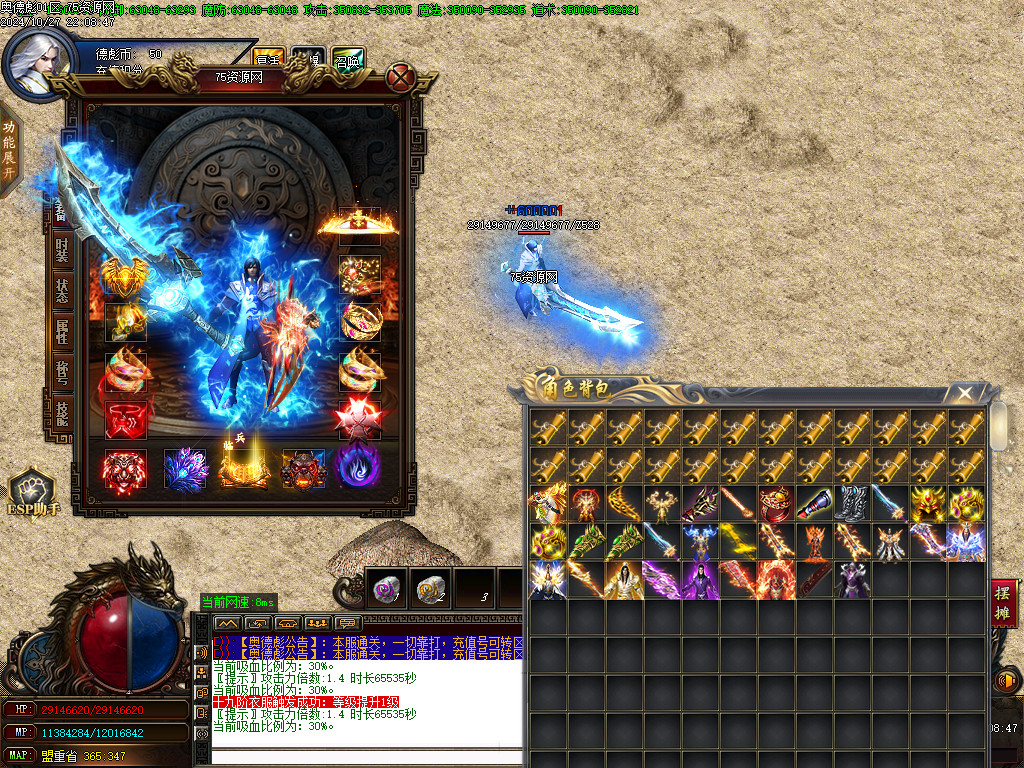The height and width of the screenshot is (768, 1024).
Task: Open the 摆摊 stall button
Action: (1004, 603)
